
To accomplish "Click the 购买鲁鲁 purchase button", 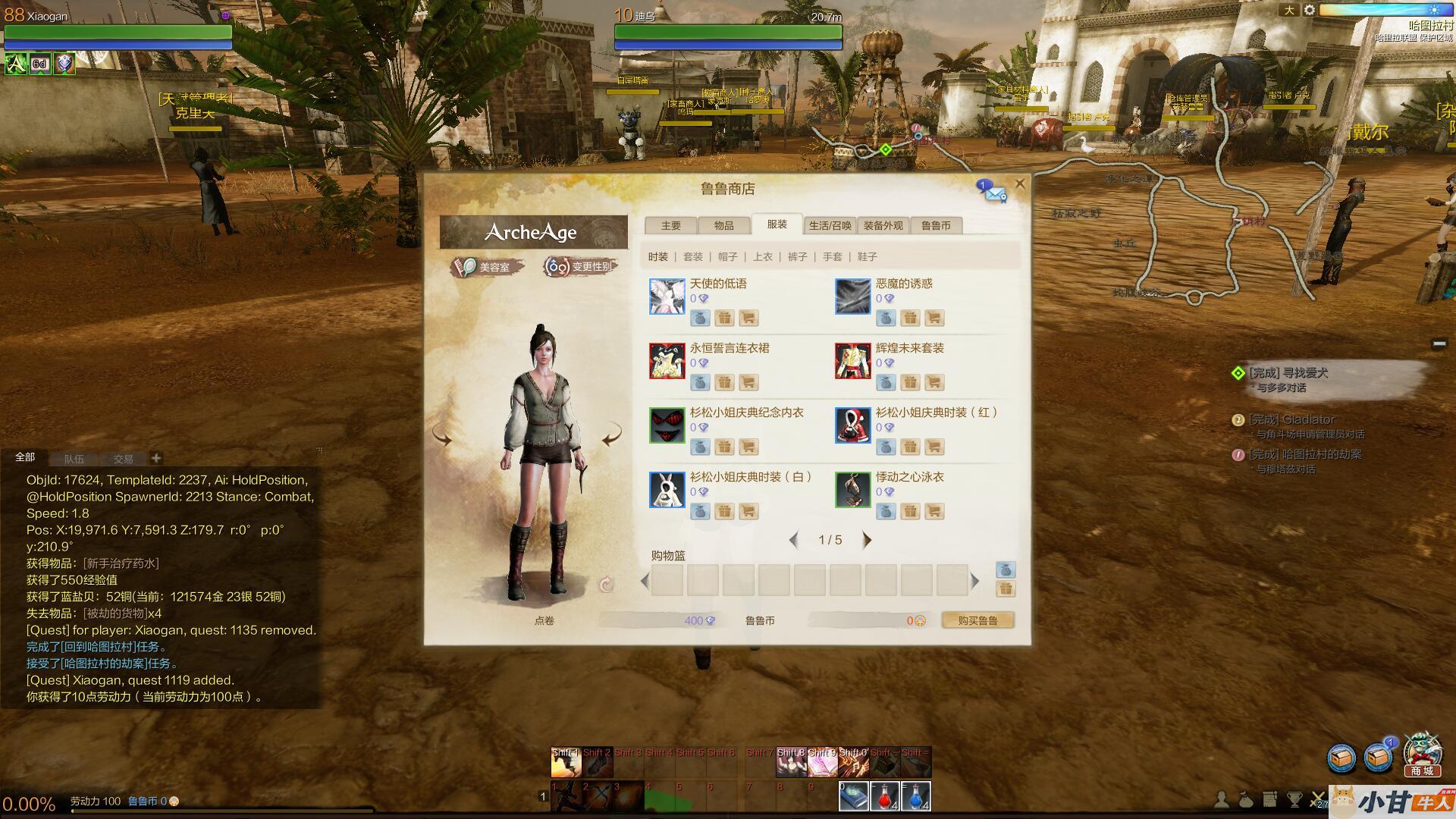I will pyautogui.click(x=977, y=620).
